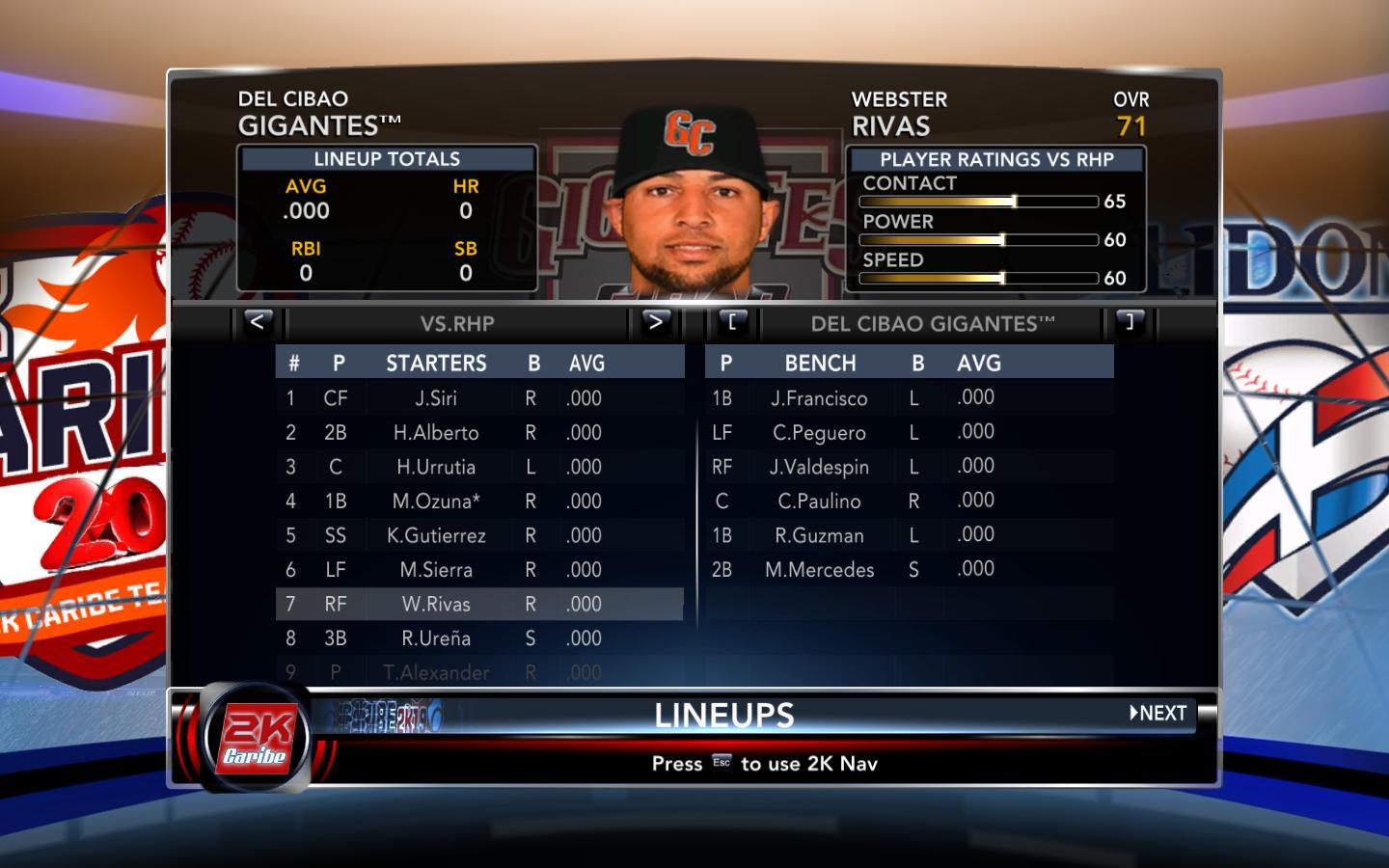Viewport: 1389px width, 868px height.
Task: Select R.Guzman on the bench
Action: click(x=819, y=535)
